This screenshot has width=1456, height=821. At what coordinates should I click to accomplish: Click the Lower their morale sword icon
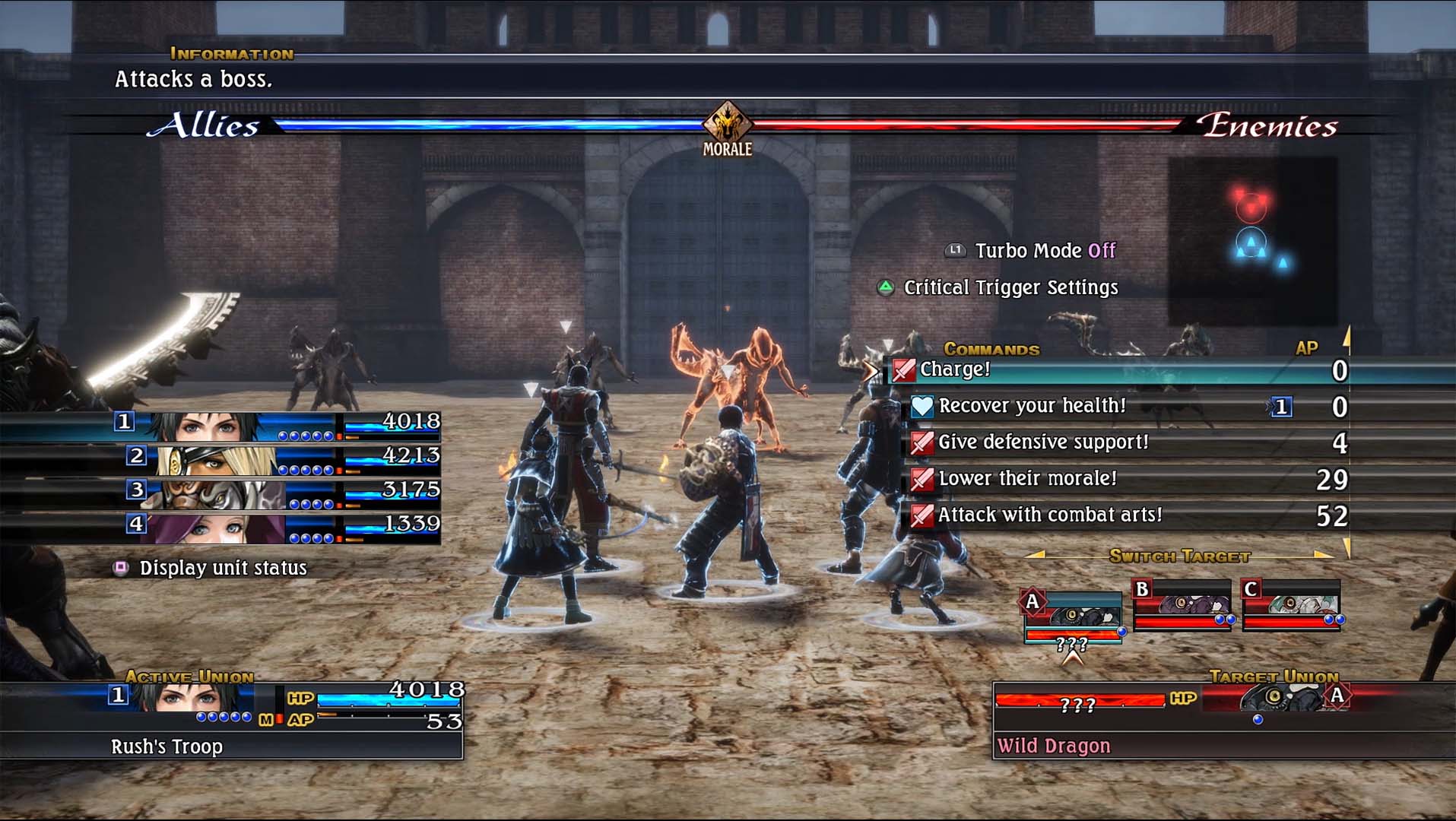click(922, 479)
